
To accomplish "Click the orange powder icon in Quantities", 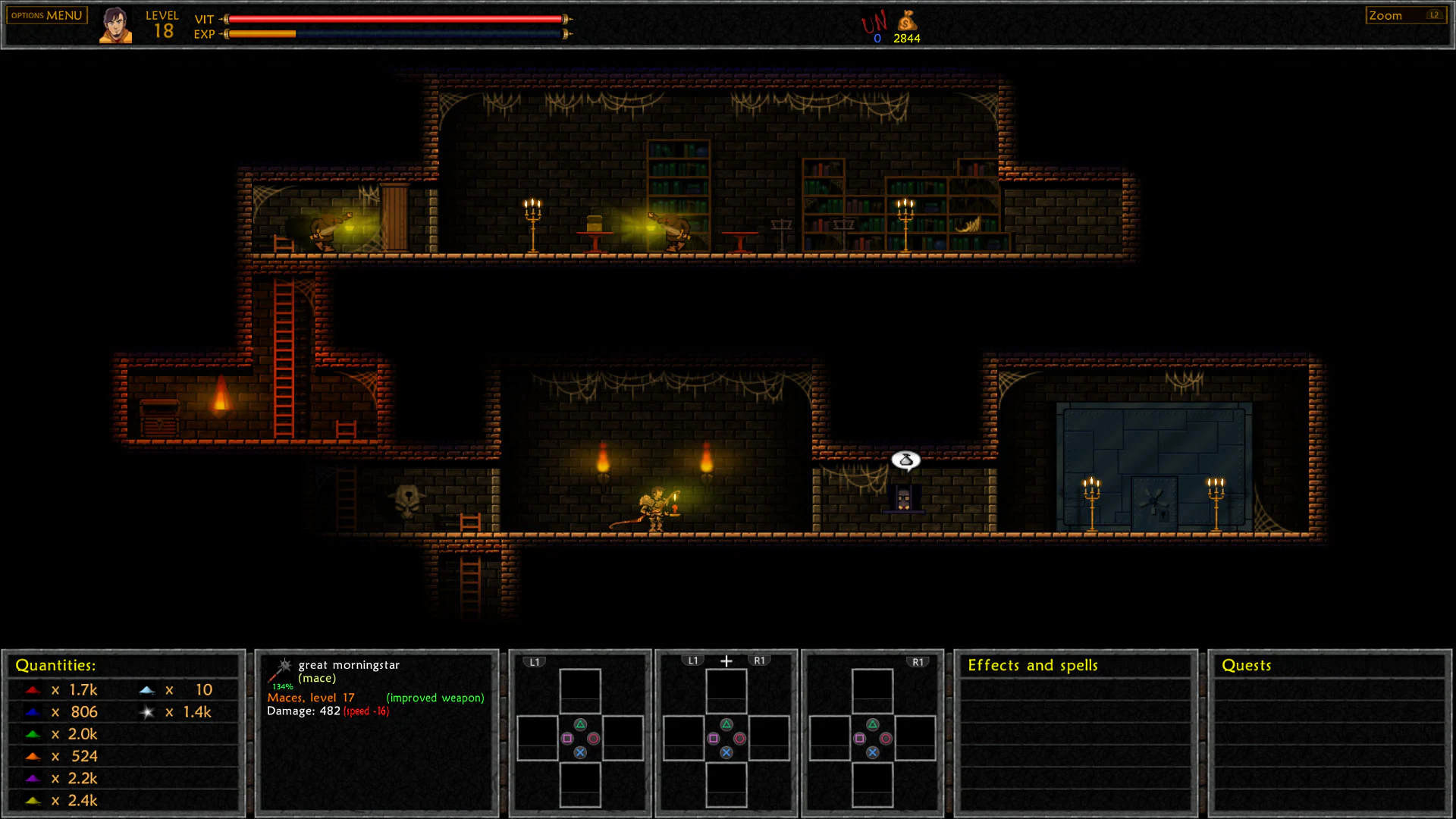I will [x=32, y=755].
